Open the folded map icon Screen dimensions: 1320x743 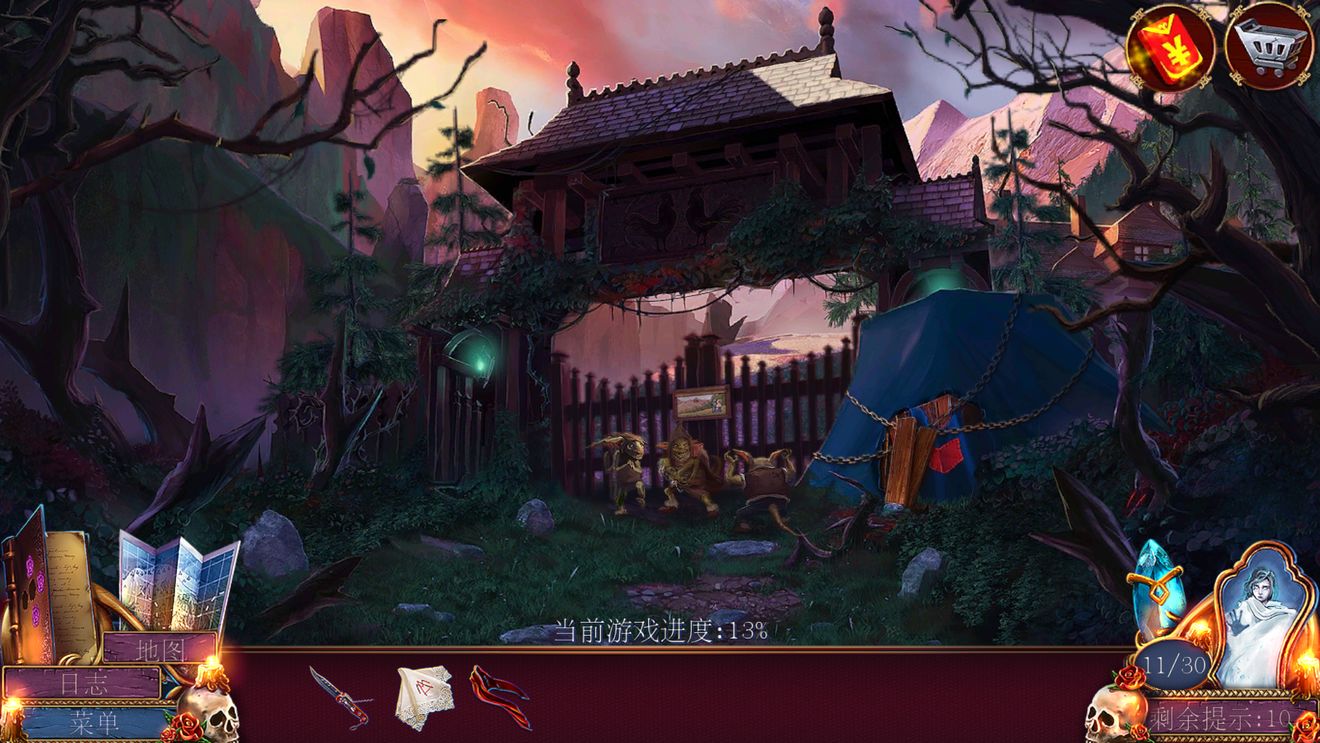click(178, 582)
